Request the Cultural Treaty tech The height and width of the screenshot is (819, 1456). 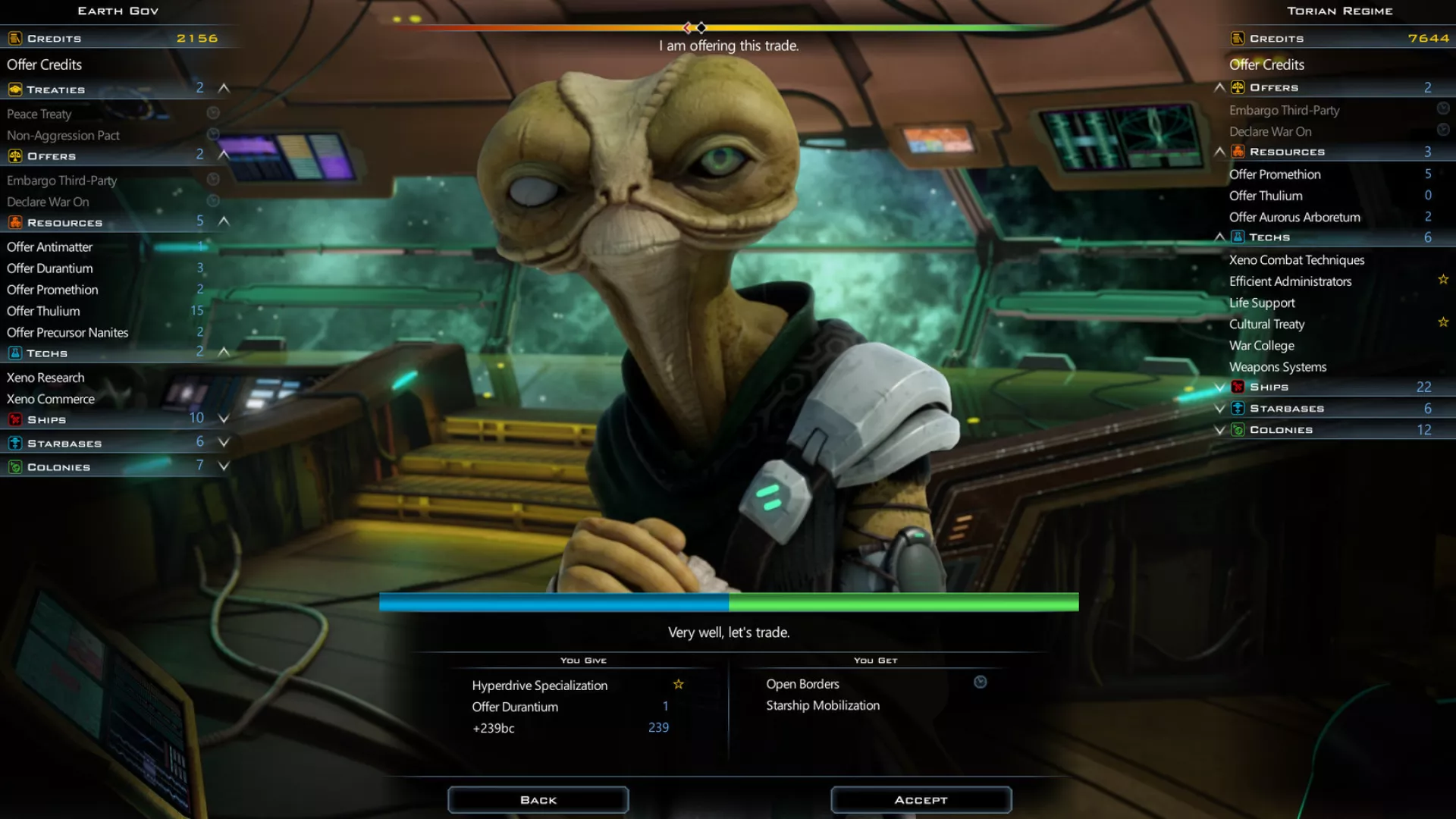pyautogui.click(x=1266, y=325)
